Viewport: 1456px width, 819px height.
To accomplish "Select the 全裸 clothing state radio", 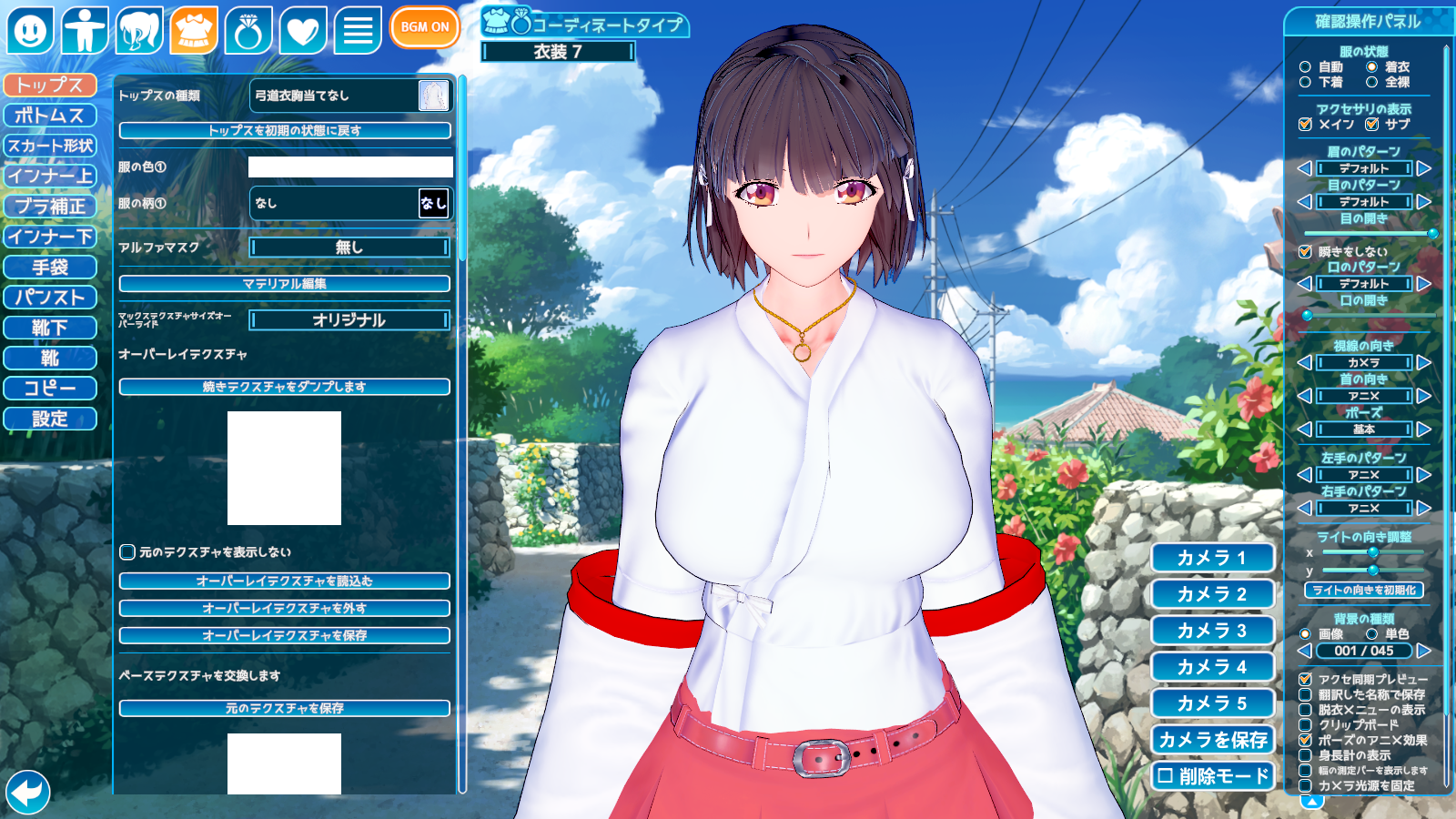I will 1371,82.
